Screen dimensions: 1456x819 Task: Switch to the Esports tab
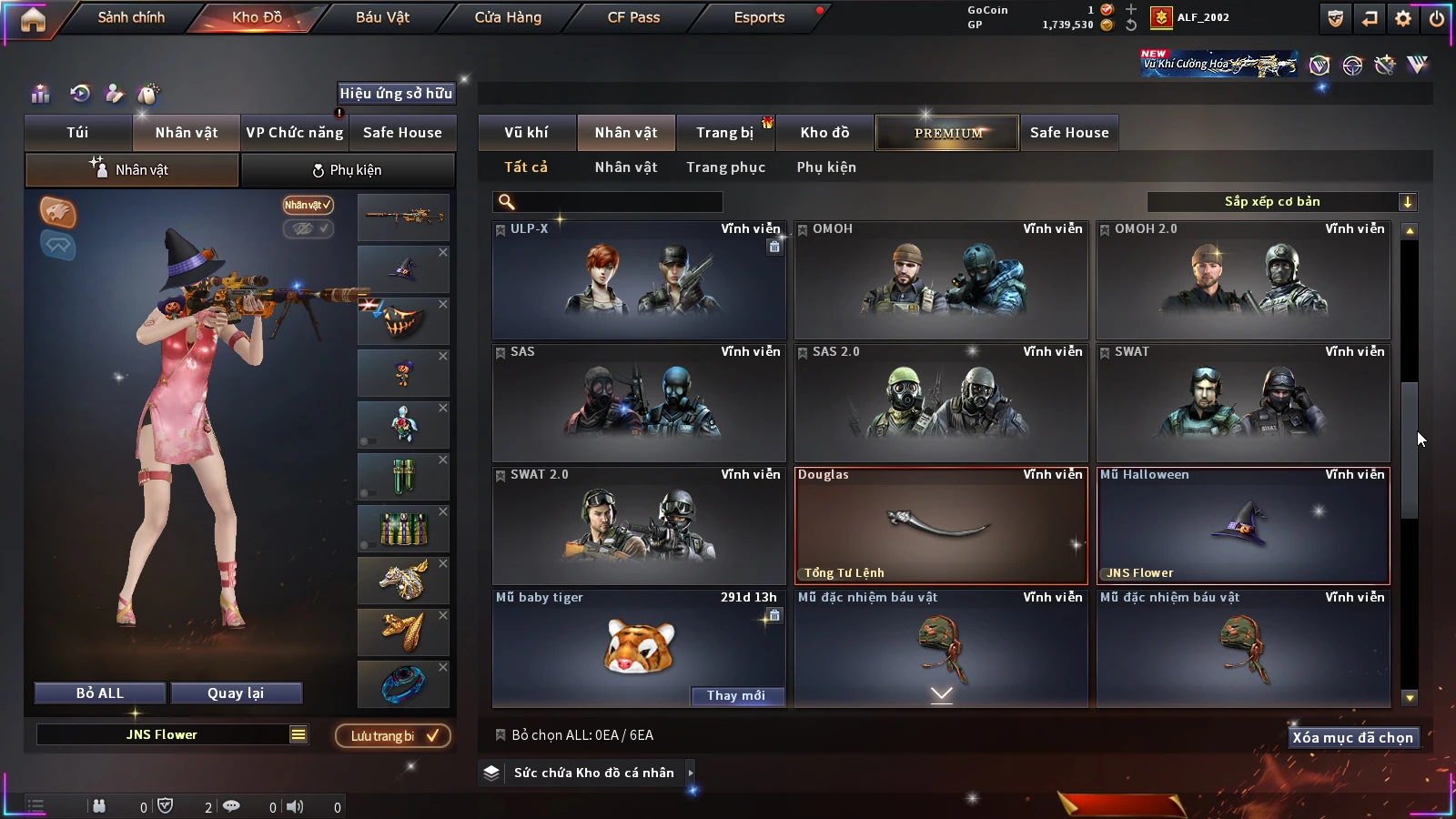coord(759,17)
